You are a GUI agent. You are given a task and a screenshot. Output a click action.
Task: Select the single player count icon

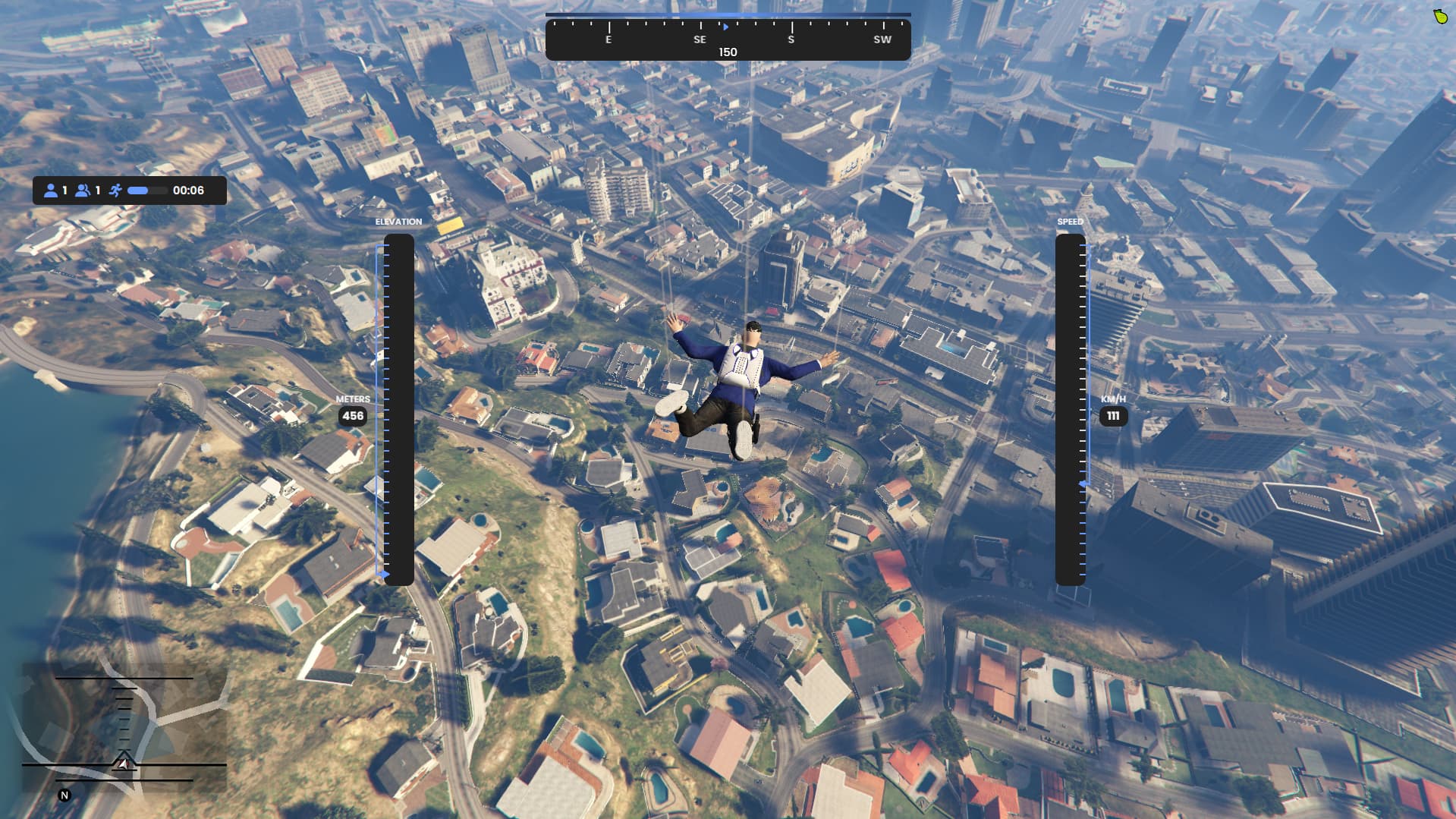point(51,191)
